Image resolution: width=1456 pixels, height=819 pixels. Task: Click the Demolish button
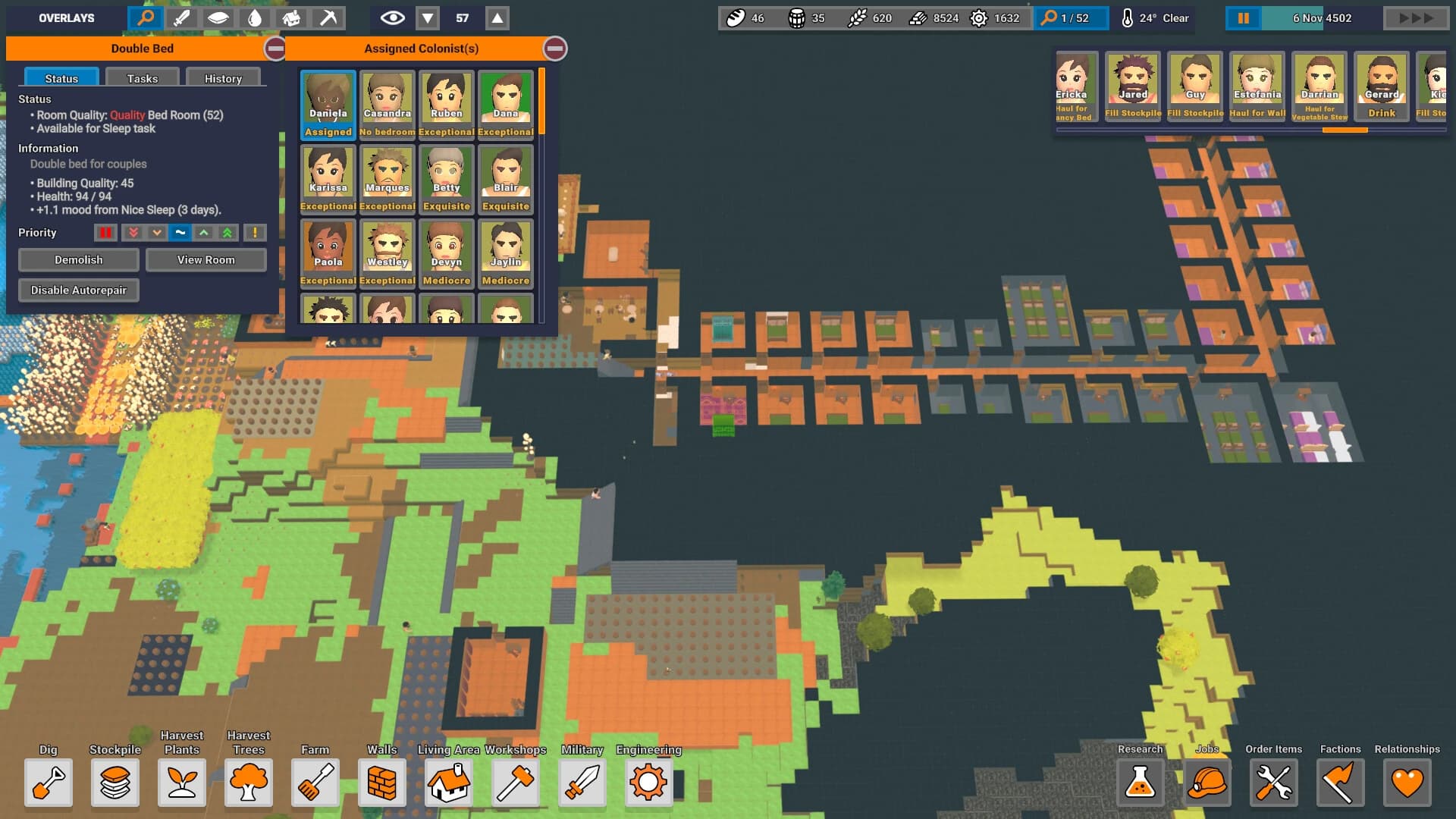(78, 260)
